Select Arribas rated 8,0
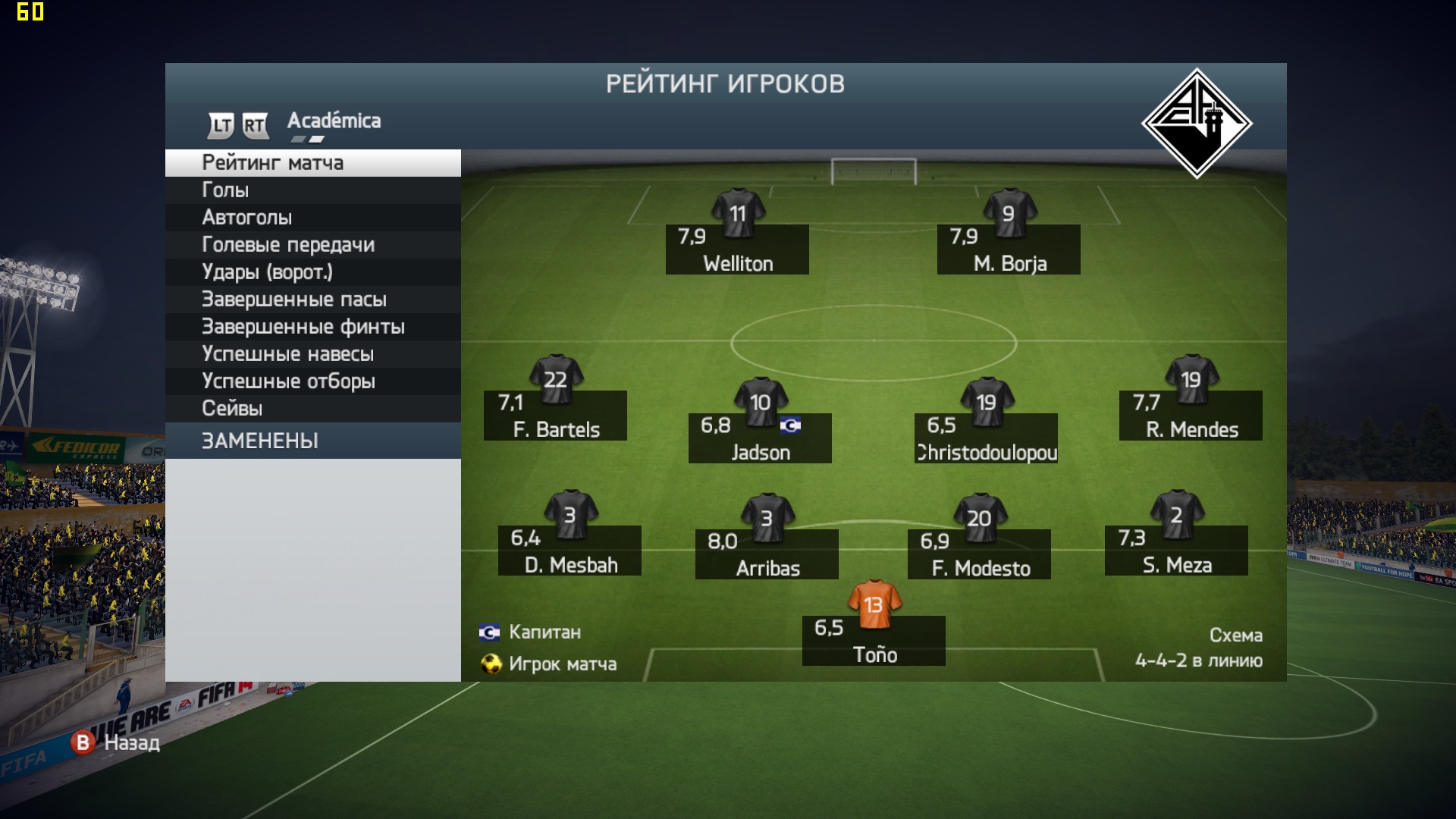Viewport: 1456px width, 819px height. 767,554
